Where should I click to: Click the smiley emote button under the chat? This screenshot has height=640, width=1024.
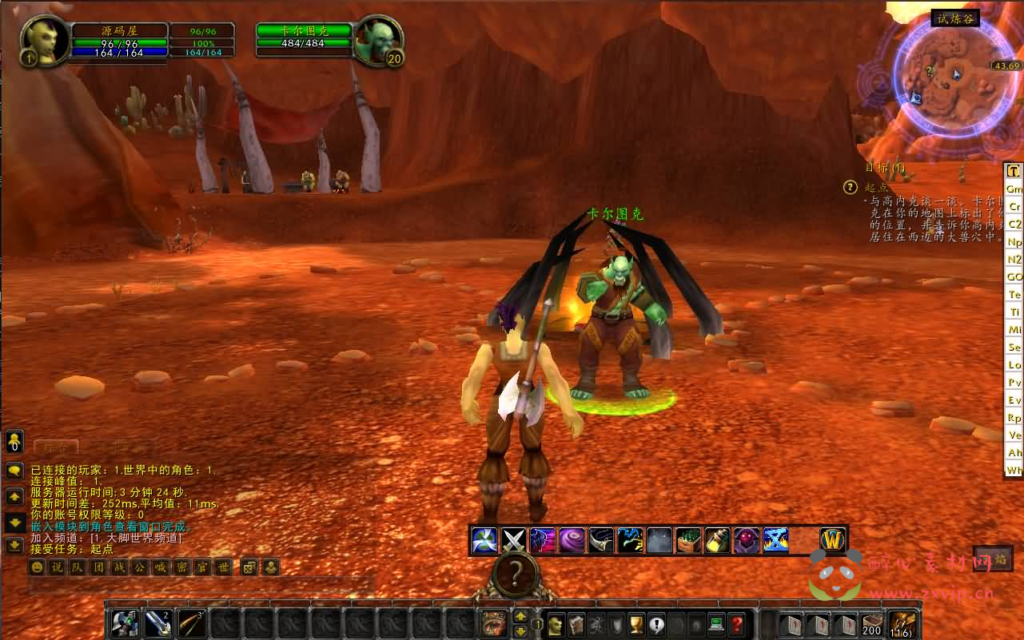pyautogui.click(x=37, y=567)
